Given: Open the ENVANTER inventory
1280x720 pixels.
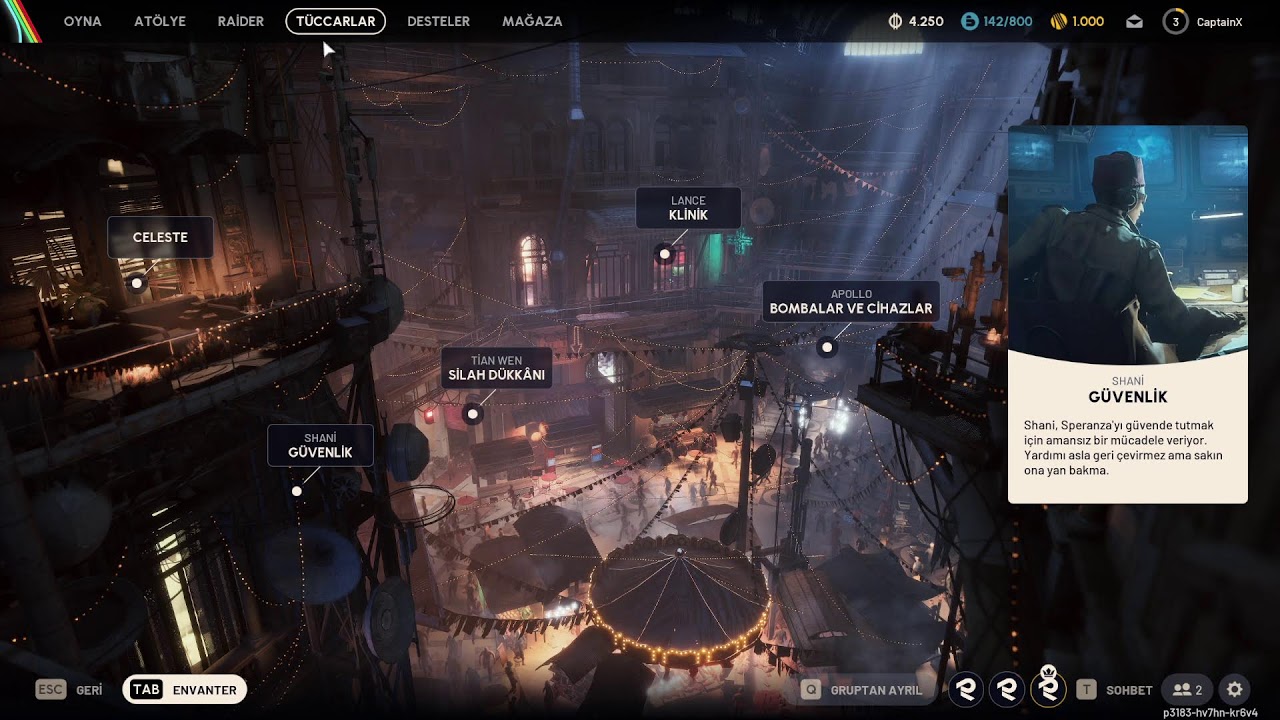Looking at the screenshot, I should [x=185, y=690].
